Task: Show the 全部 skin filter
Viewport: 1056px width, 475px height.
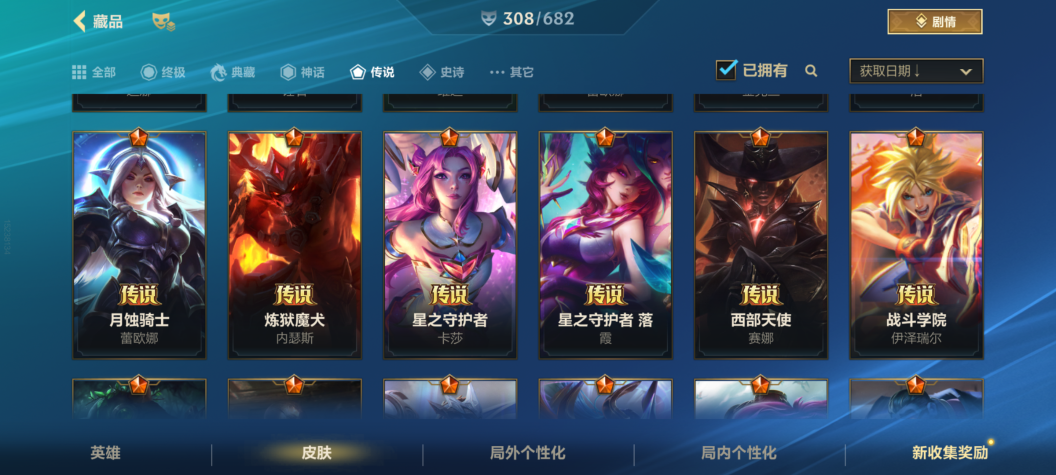Action: pyautogui.click(x=94, y=72)
